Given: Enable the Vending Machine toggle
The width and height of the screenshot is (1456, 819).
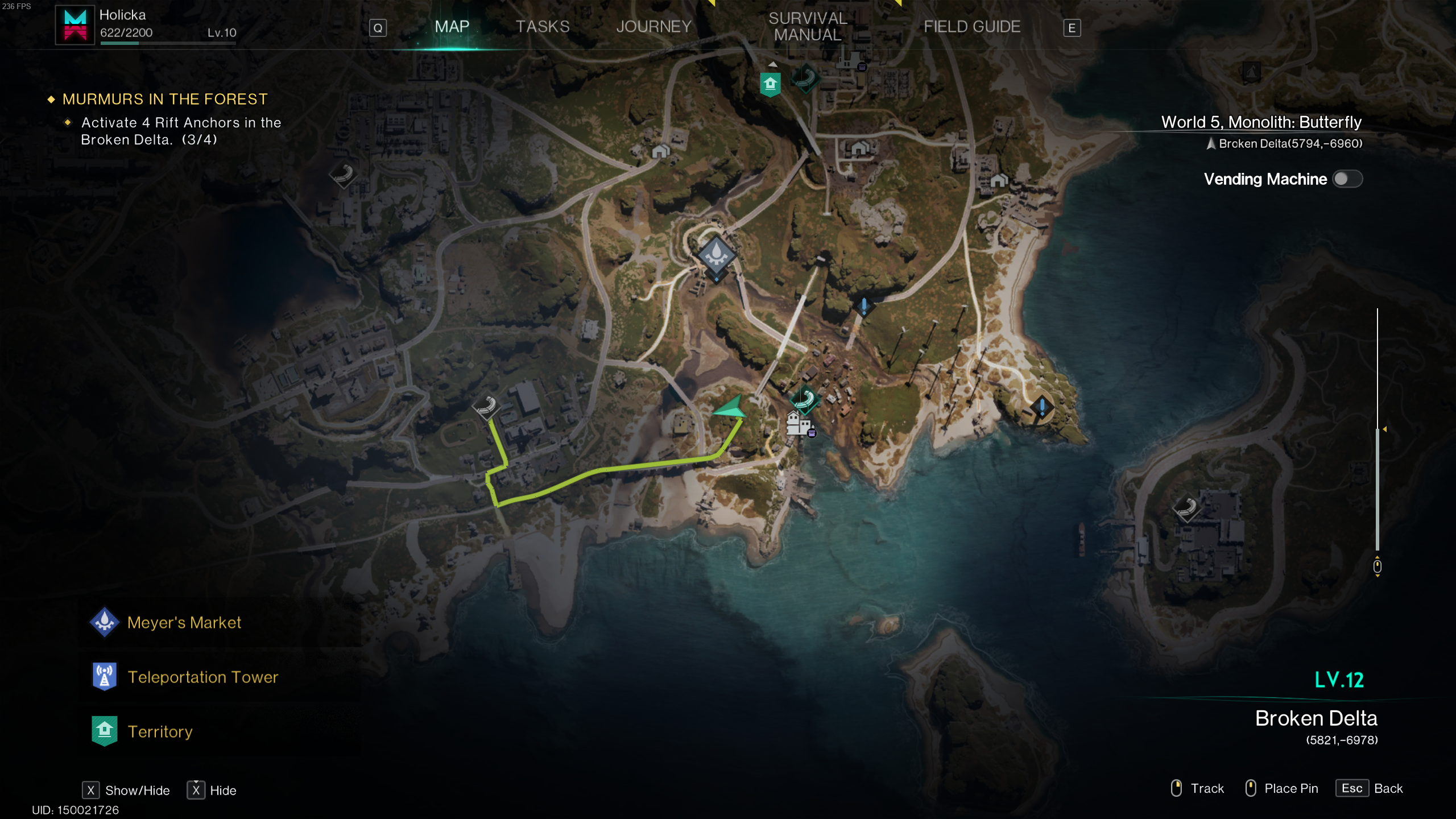Looking at the screenshot, I should pos(1350,179).
